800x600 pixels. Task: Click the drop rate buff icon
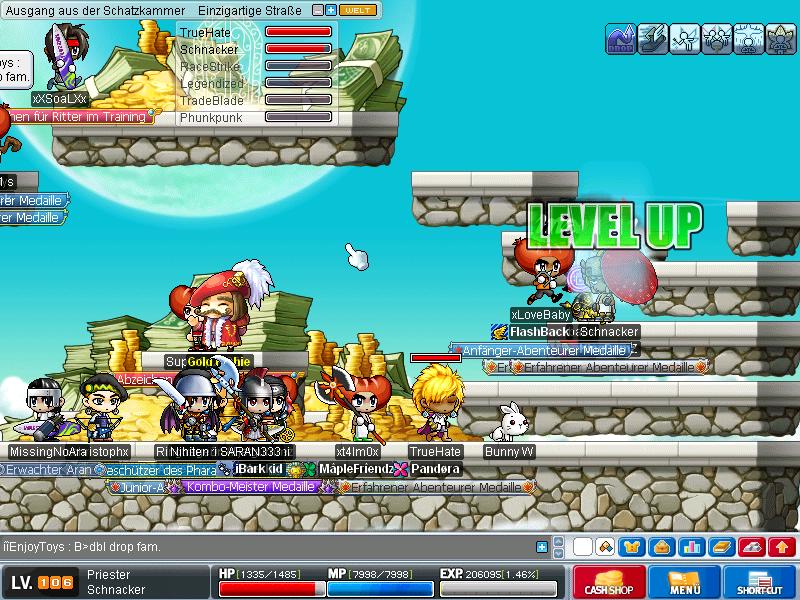pyautogui.click(x=619, y=38)
